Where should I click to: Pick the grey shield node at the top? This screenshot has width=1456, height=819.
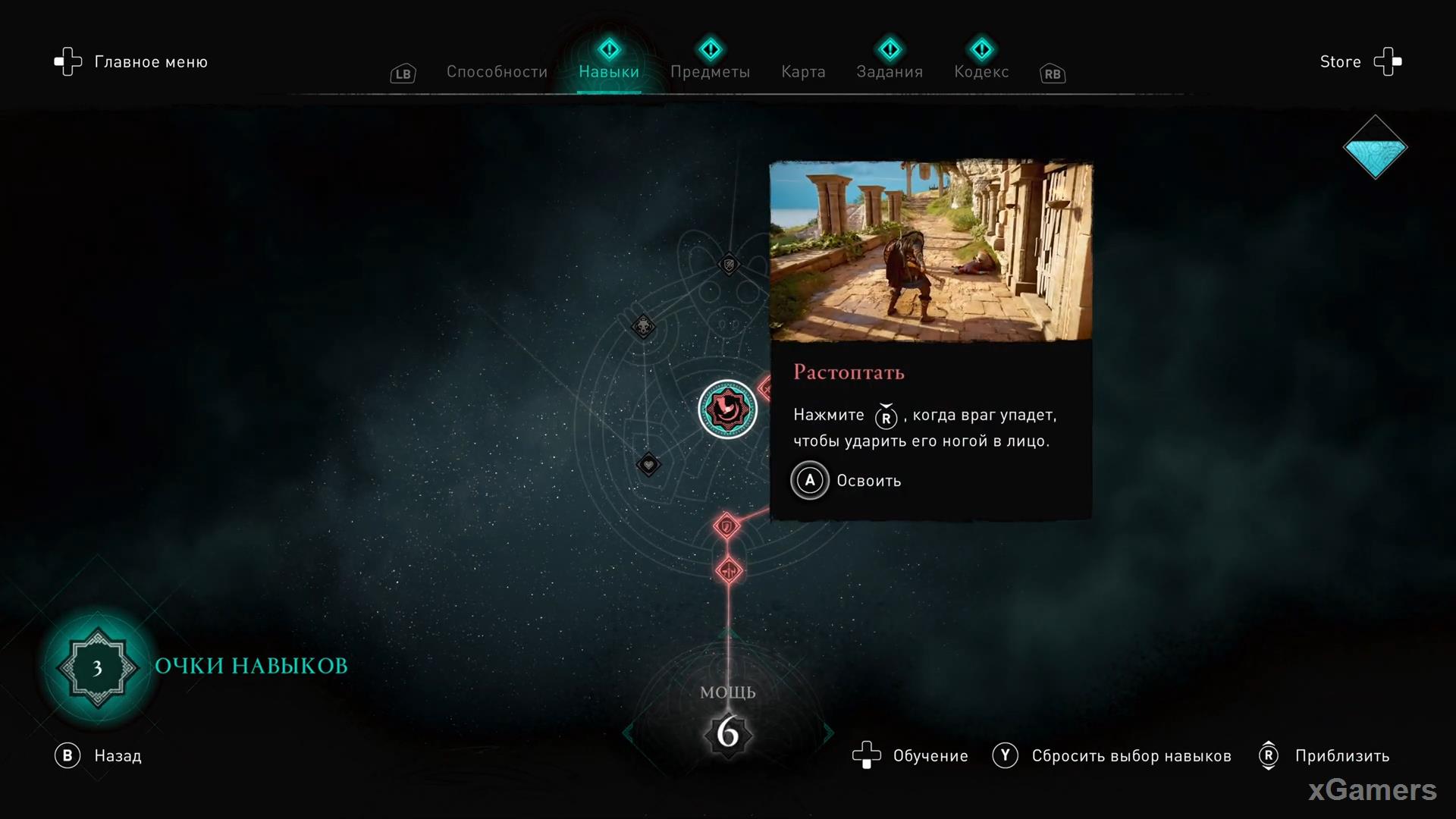729,265
